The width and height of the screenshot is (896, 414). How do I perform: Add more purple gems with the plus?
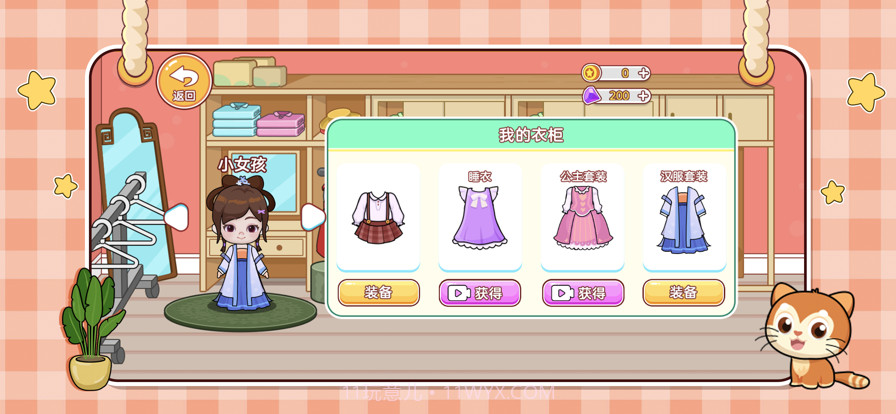point(643,96)
